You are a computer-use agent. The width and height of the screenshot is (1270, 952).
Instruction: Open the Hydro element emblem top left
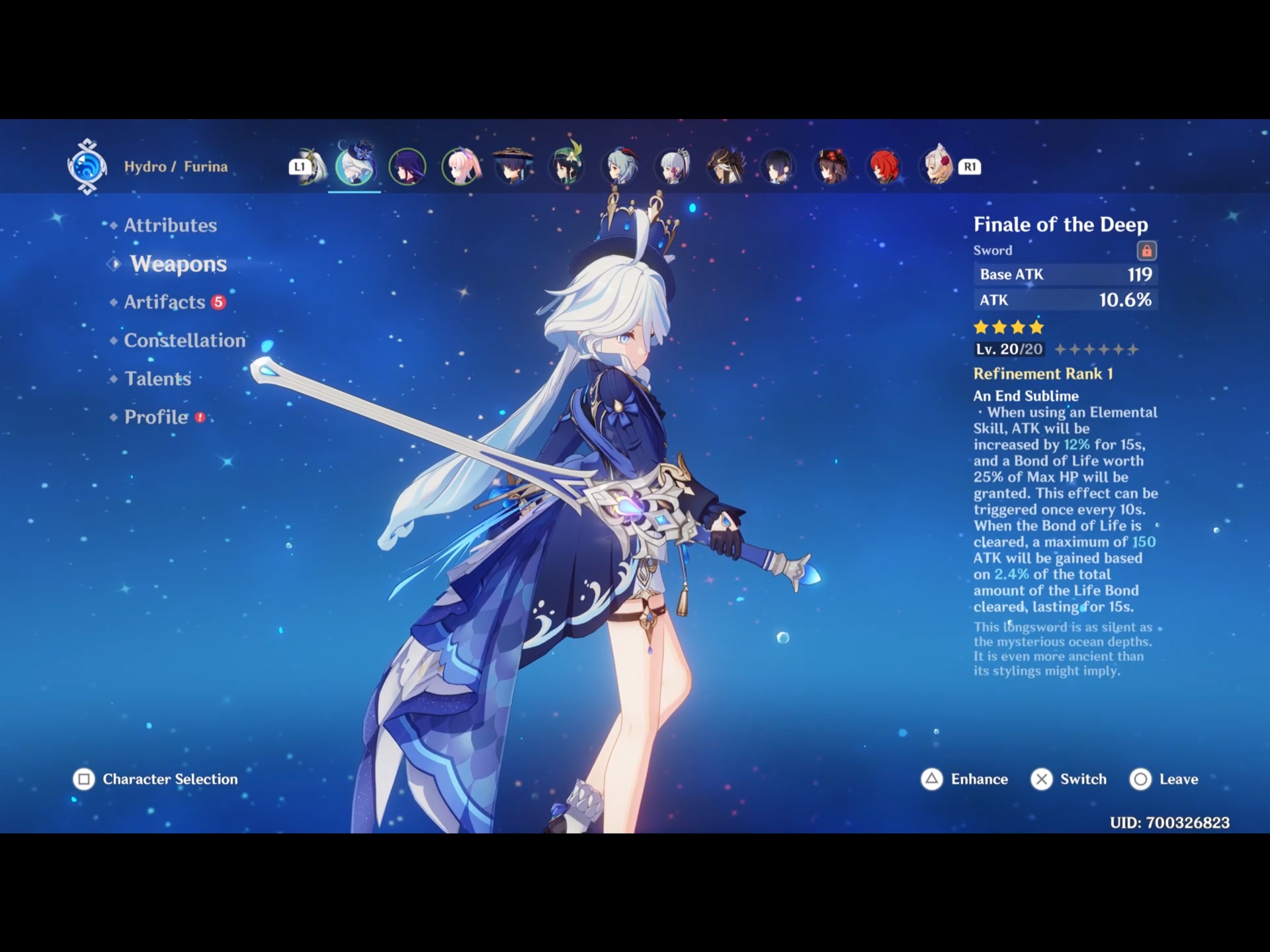(87, 167)
